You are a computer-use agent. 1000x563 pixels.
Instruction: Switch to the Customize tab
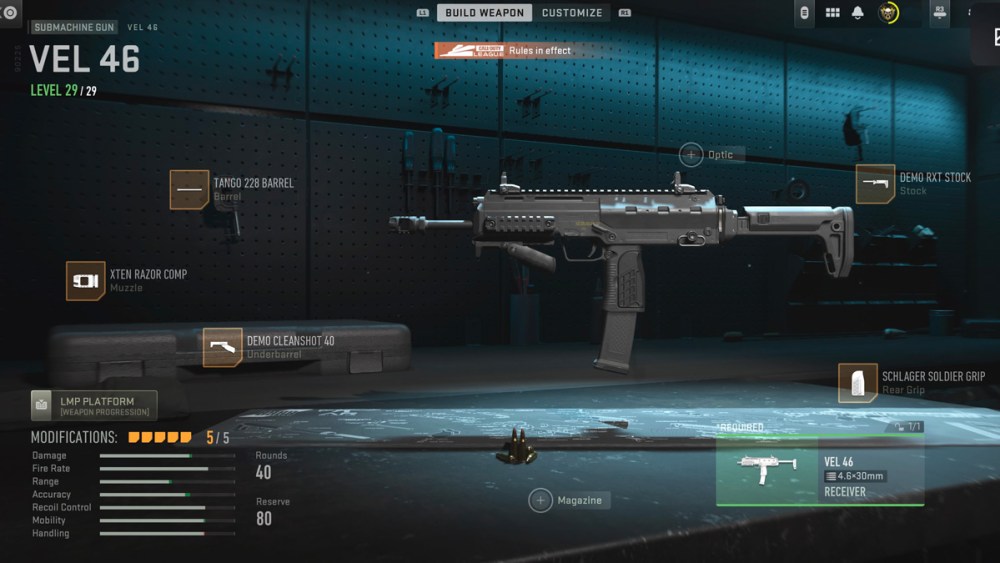(x=572, y=13)
